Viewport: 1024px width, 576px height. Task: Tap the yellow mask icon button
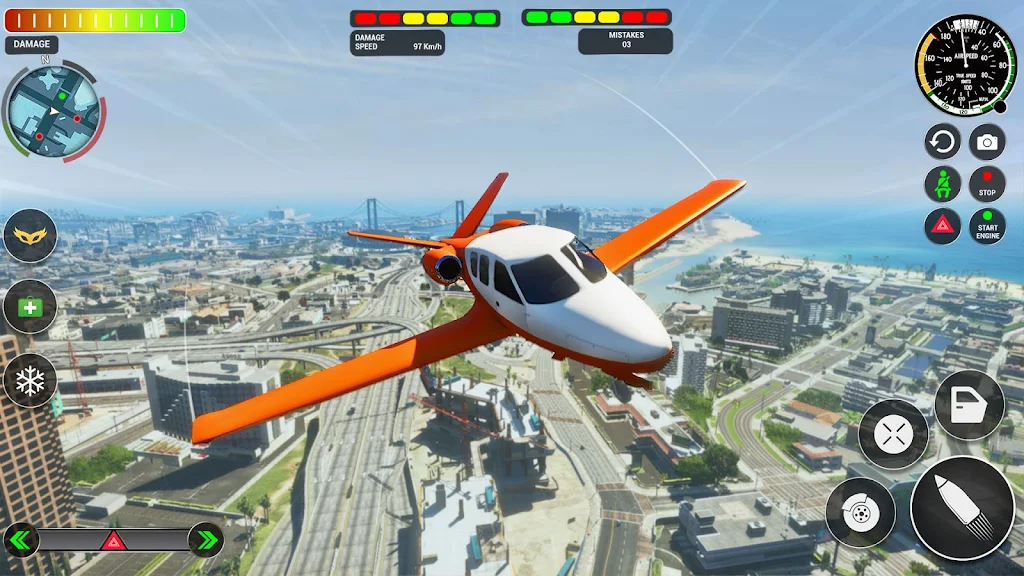(x=30, y=236)
